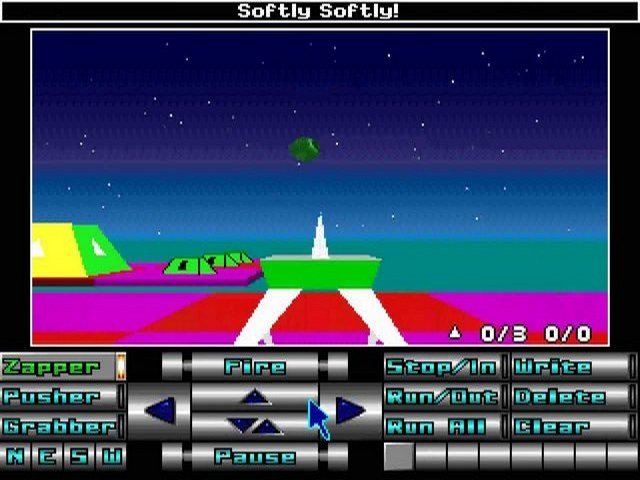Choose Run All
640x480 pixels.
pyautogui.click(x=441, y=427)
